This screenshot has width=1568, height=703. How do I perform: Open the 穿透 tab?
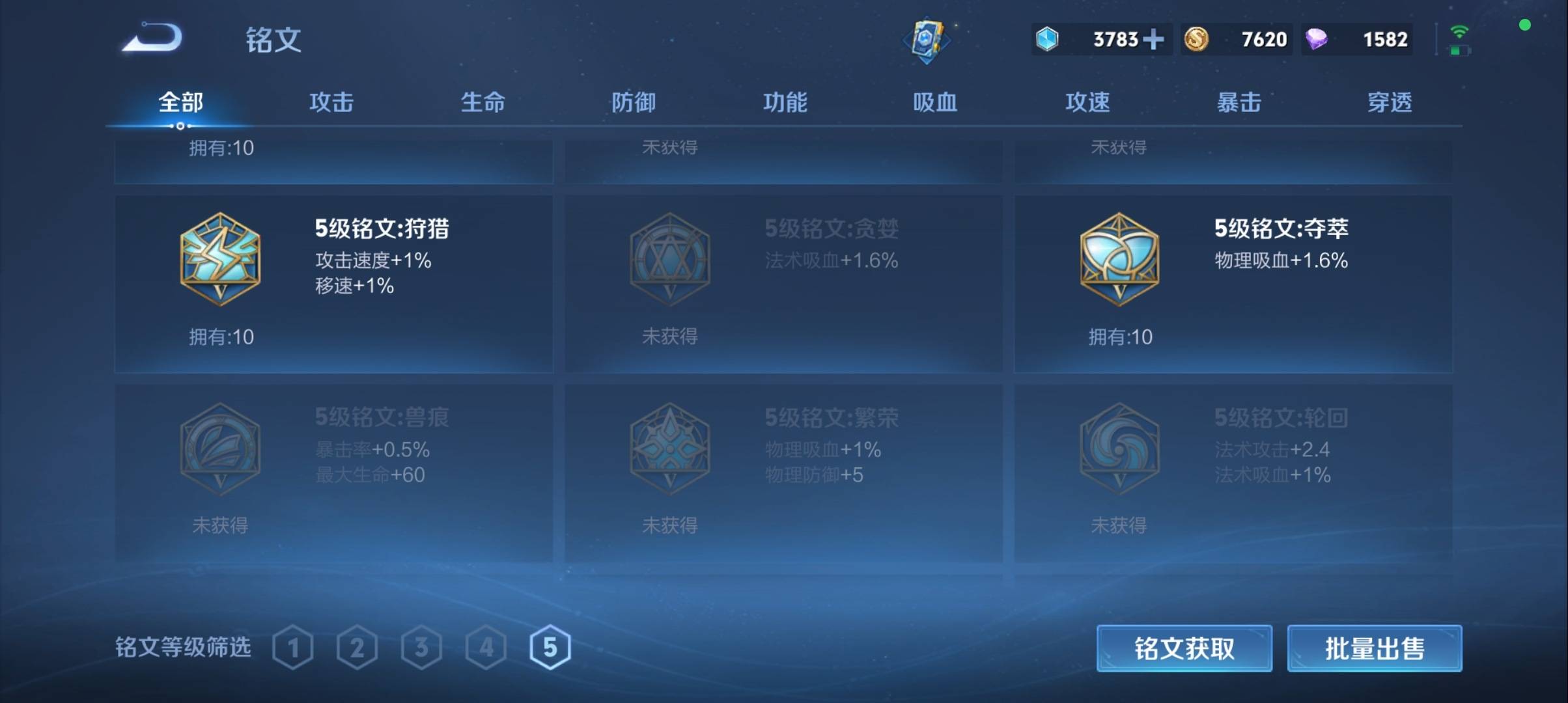click(1387, 103)
